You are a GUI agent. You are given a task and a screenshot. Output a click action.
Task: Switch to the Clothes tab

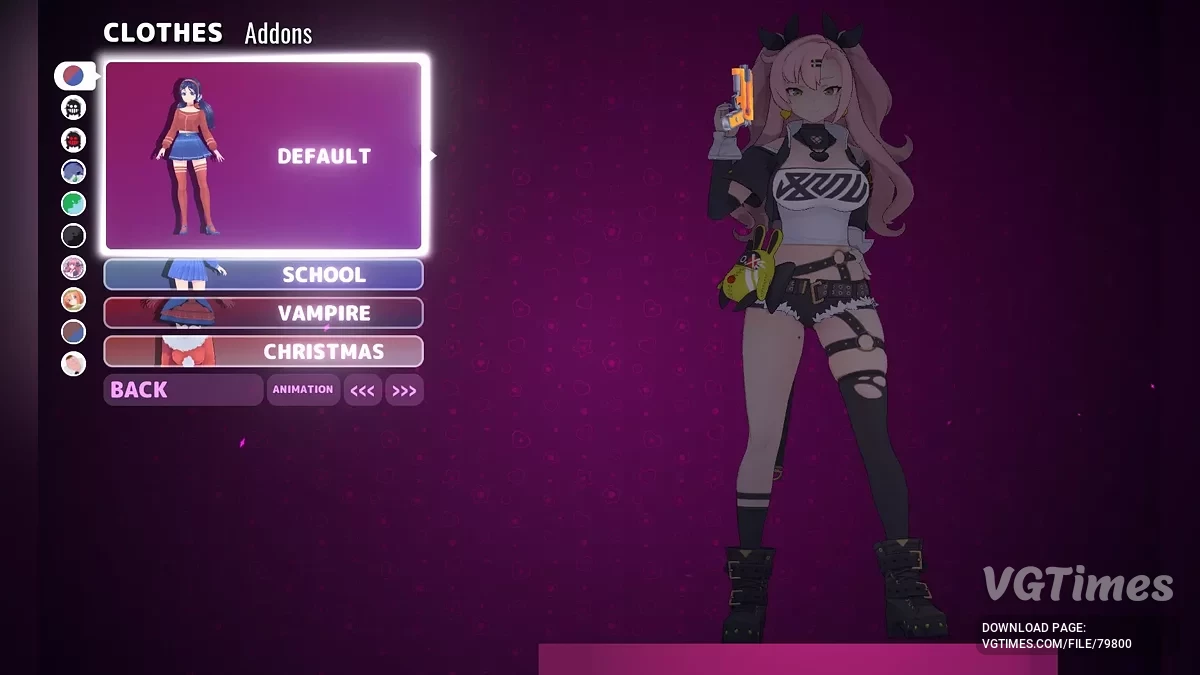tap(163, 33)
